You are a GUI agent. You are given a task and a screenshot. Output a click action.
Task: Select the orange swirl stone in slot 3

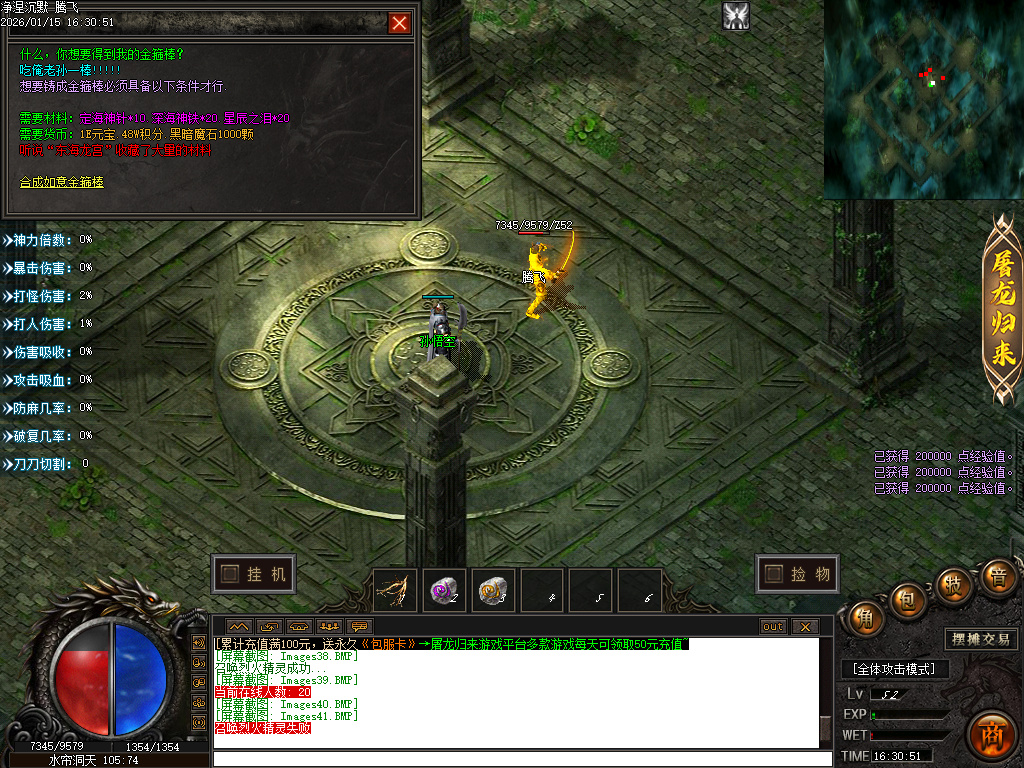(x=492, y=590)
